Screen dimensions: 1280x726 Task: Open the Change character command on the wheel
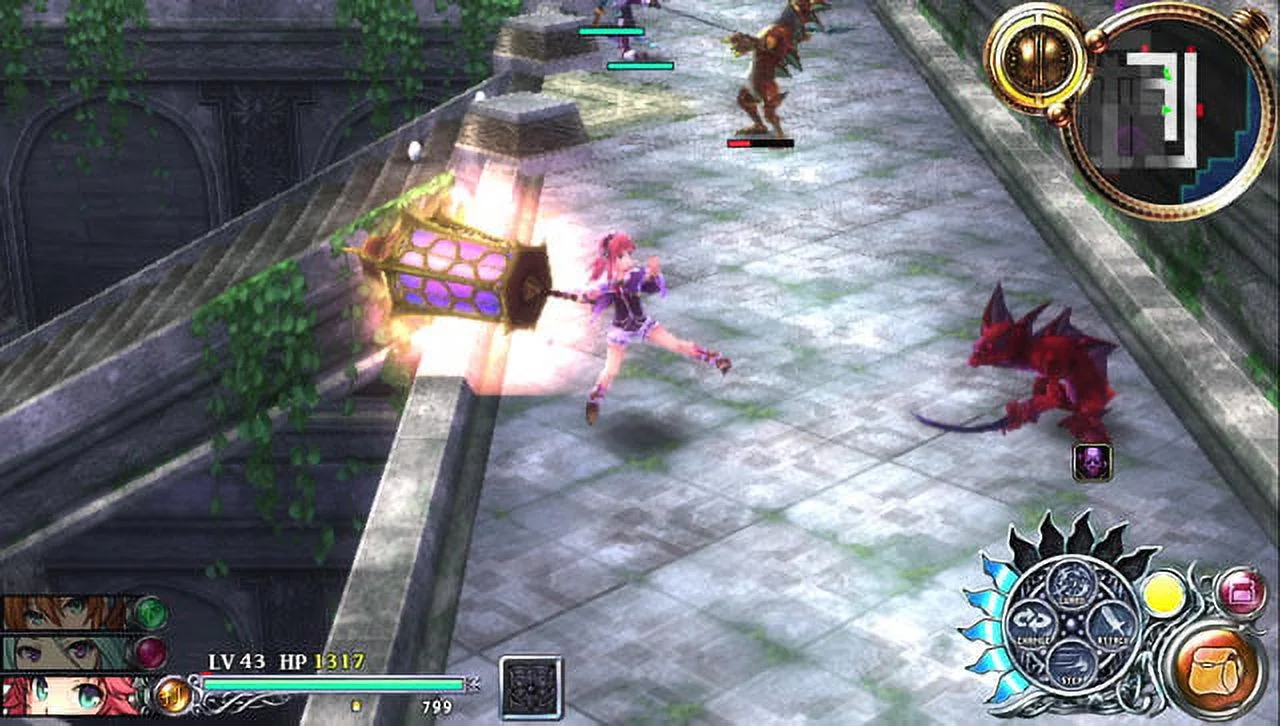tap(1033, 623)
